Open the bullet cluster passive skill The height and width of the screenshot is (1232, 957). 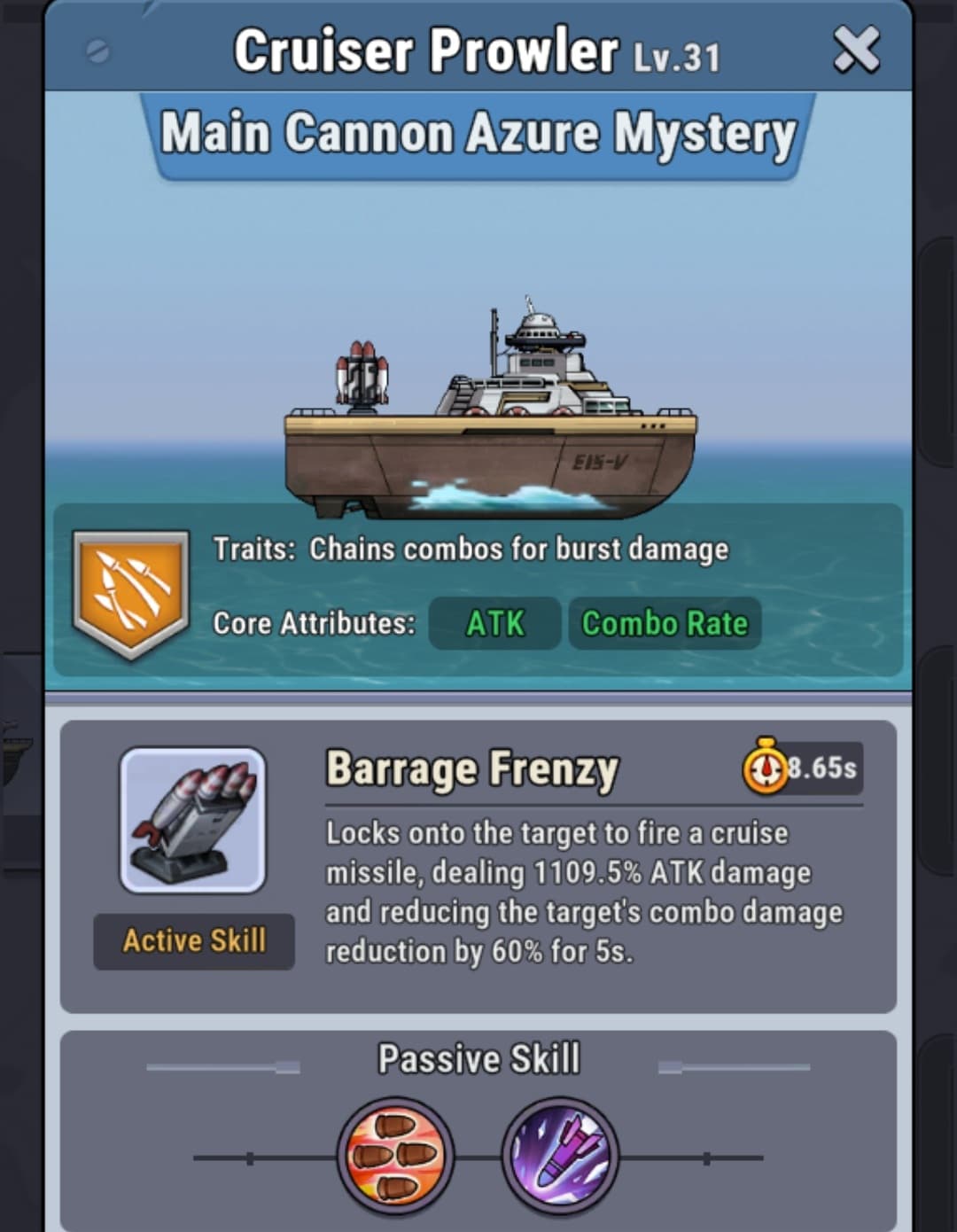point(395,1156)
